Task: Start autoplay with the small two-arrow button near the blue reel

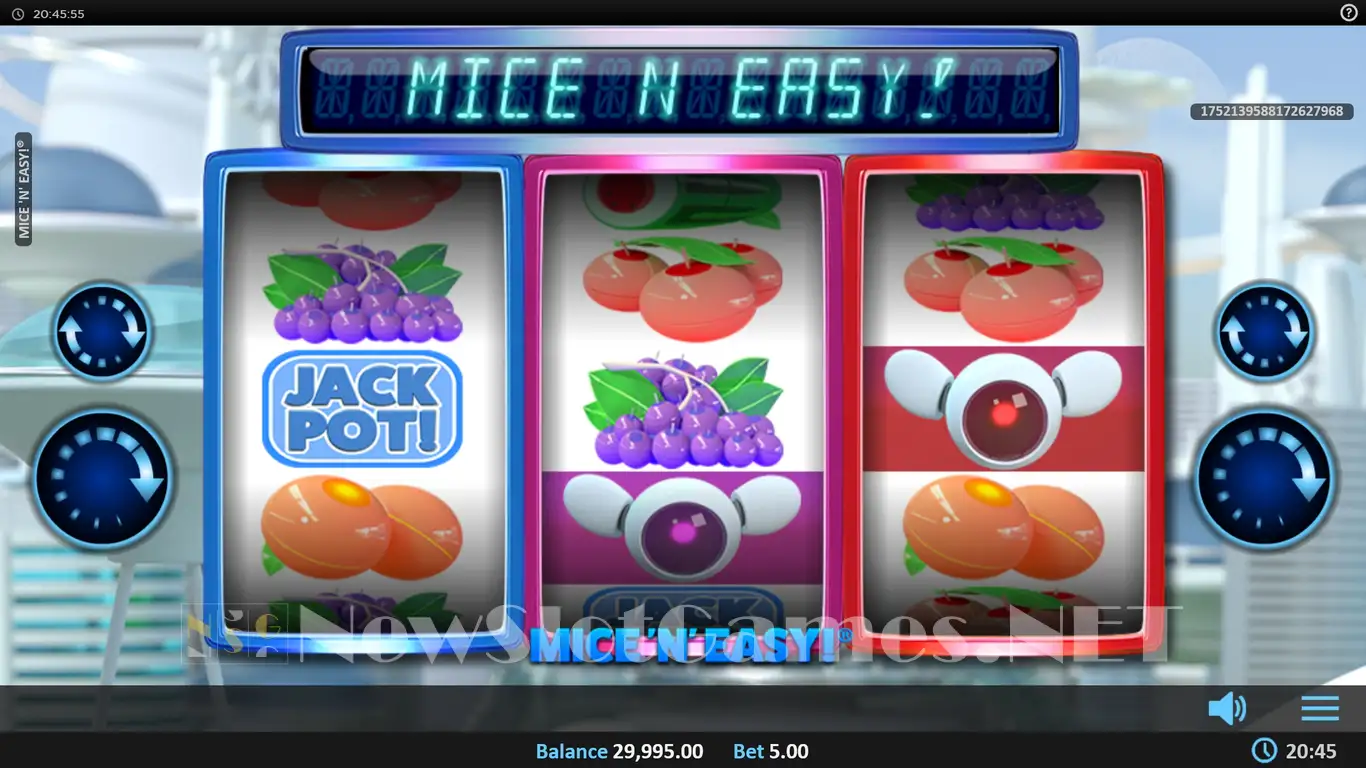Action: (x=102, y=331)
